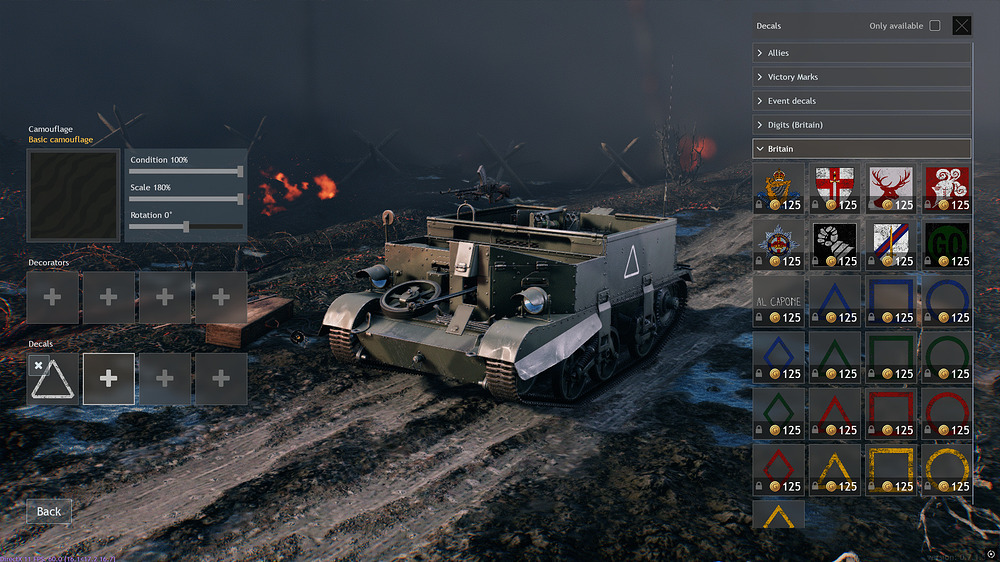The height and width of the screenshot is (562, 1000).
Task: Toggle the Only available checkbox
Action: (x=935, y=26)
